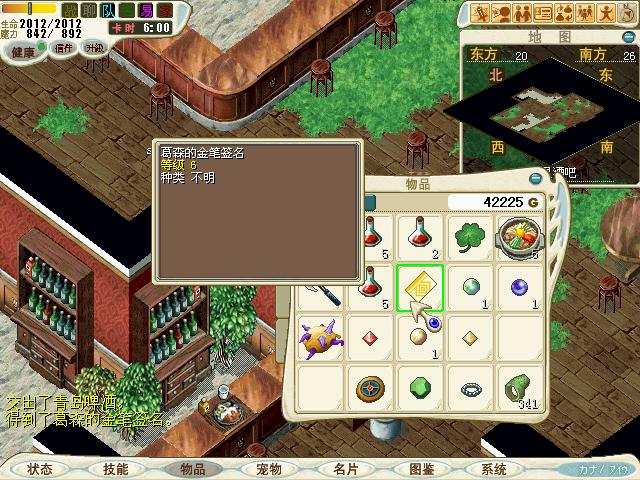The image size is (640, 480).
Task: Open the 系统 system menu
Action: pyautogui.click(x=494, y=468)
